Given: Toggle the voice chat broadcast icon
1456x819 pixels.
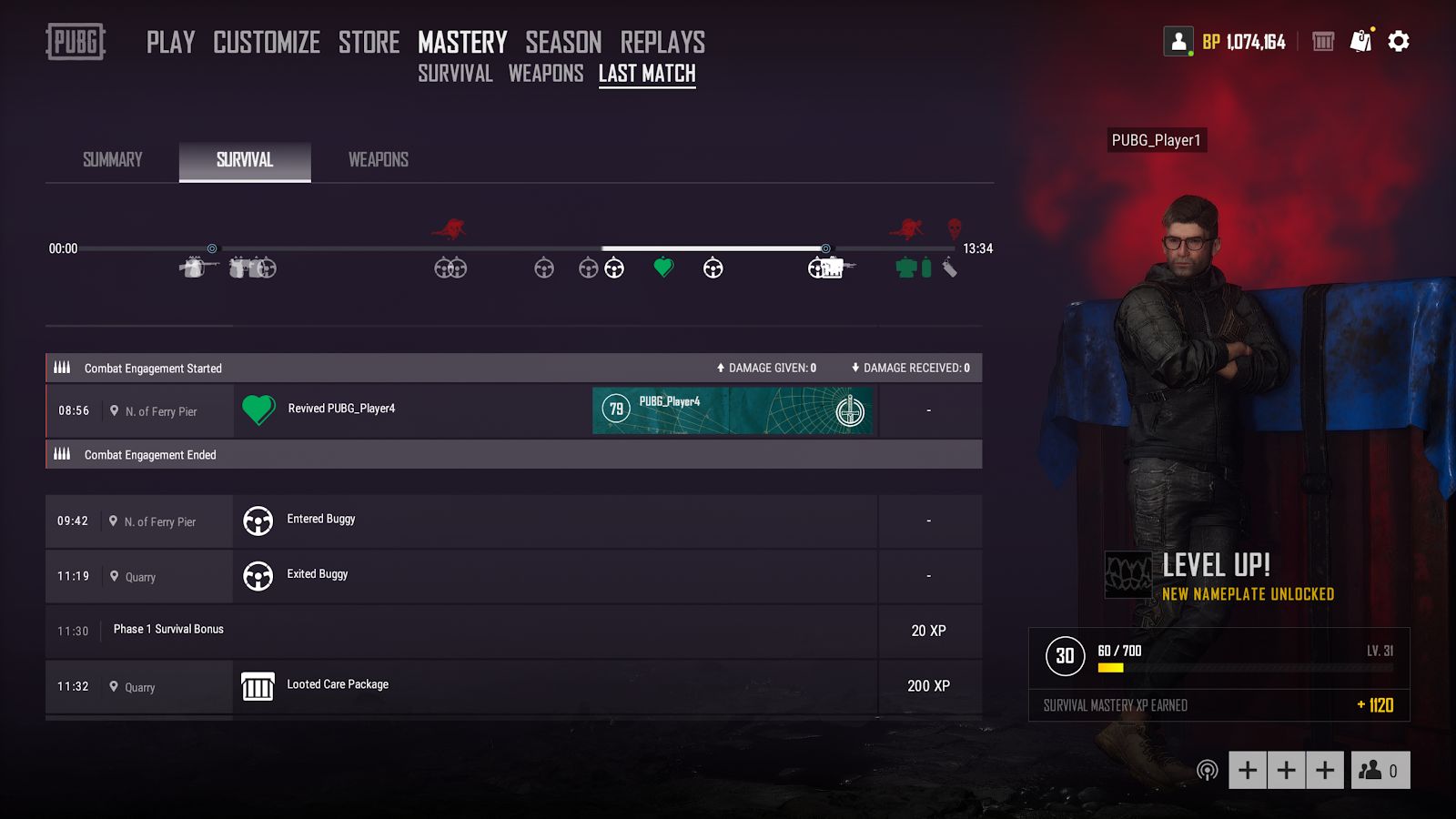Looking at the screenshot, I should pos(1207,771).
